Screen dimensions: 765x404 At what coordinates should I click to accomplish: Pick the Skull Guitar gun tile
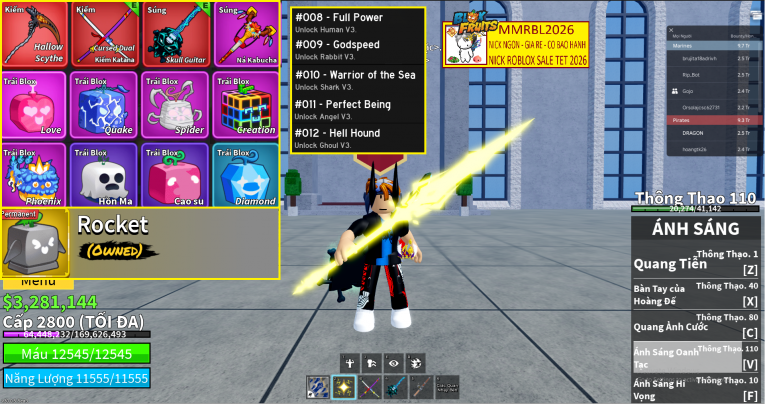175,35
